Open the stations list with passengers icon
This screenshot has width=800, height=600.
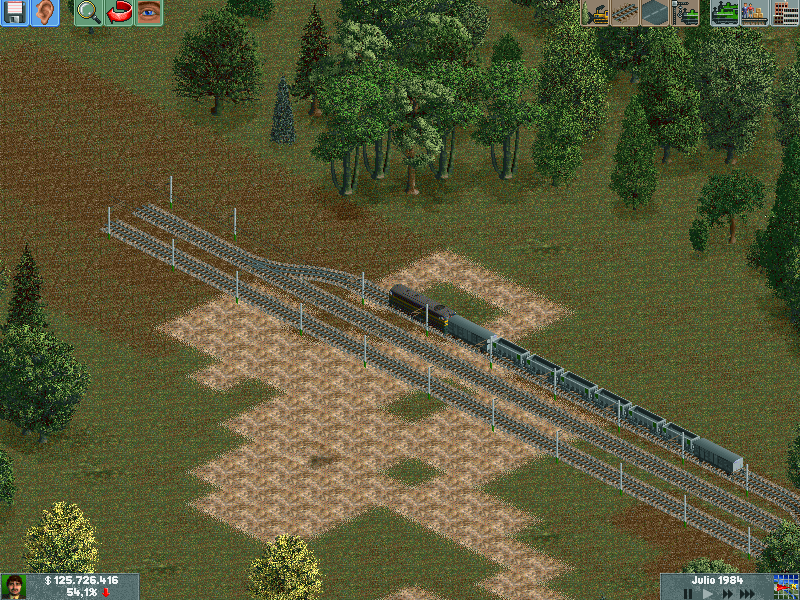coord(755,13)
